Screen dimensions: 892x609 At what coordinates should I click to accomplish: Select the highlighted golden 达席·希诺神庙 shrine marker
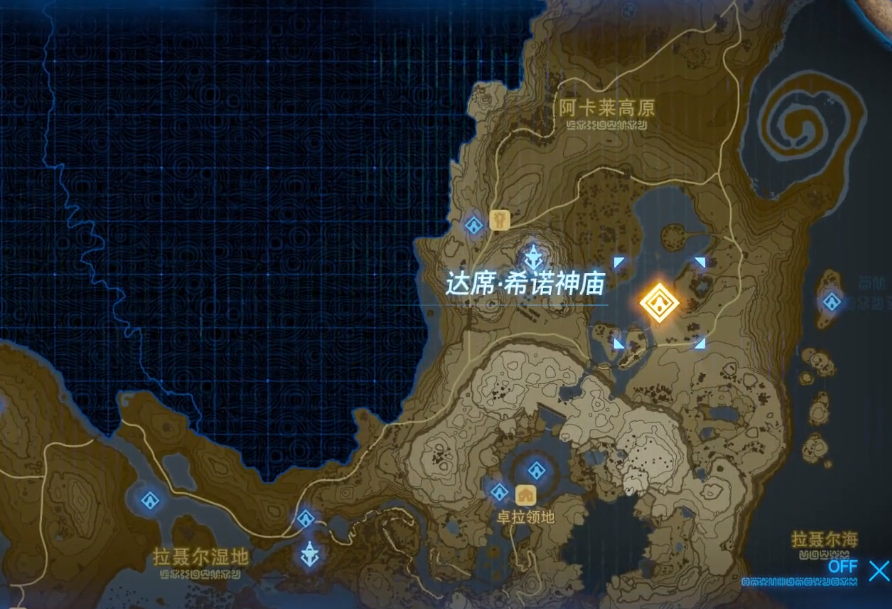click(x=660, y=301)
